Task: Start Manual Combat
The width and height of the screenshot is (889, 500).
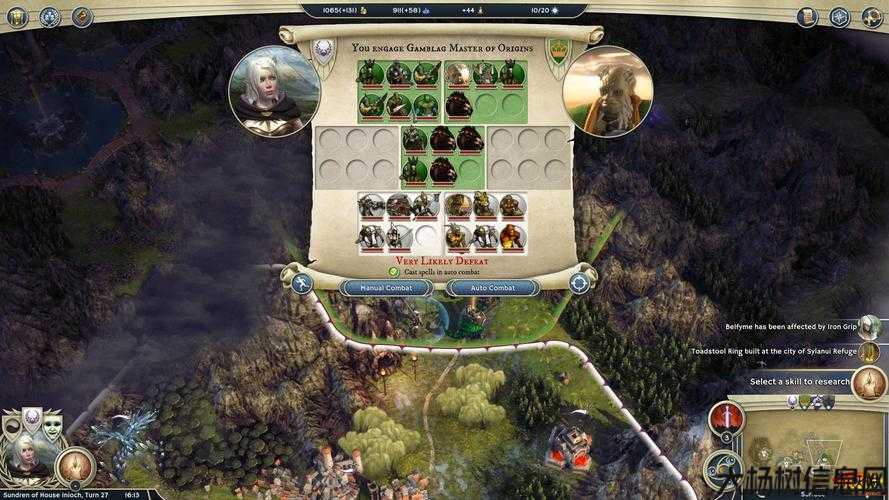Action: point(386,287)
